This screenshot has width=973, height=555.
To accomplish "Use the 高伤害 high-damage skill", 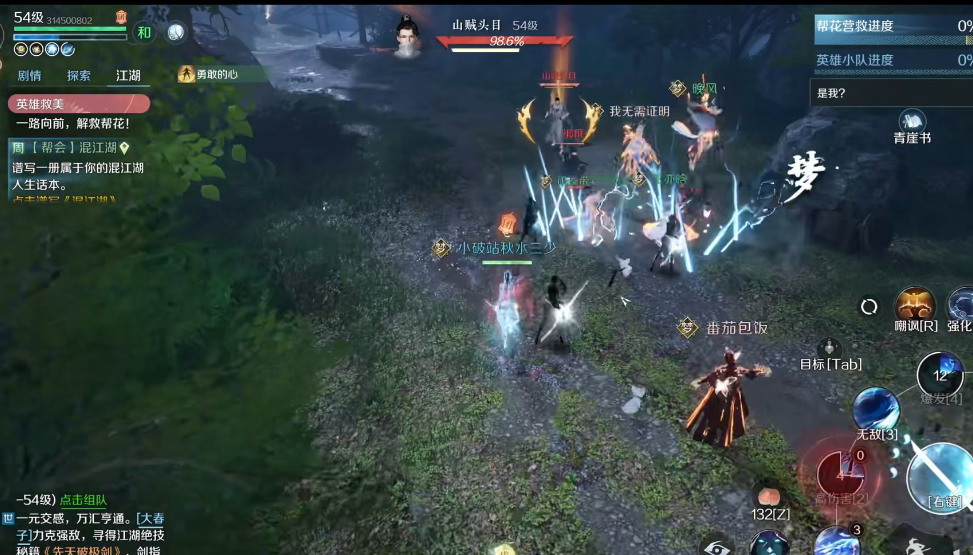I will pyautogui.click(x=841, y=475).
